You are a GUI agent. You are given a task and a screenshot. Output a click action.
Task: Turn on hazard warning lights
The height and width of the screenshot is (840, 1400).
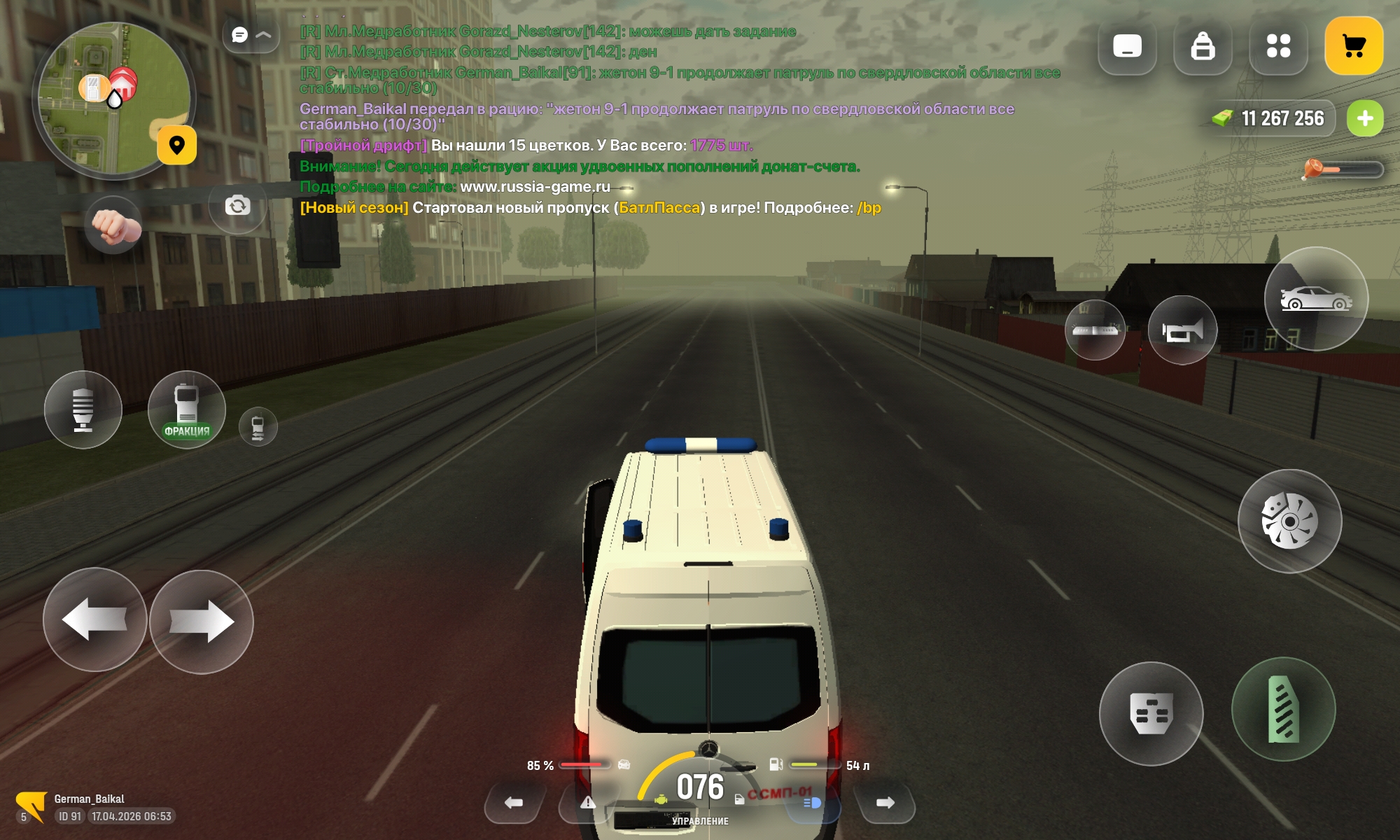pos(587,803)
